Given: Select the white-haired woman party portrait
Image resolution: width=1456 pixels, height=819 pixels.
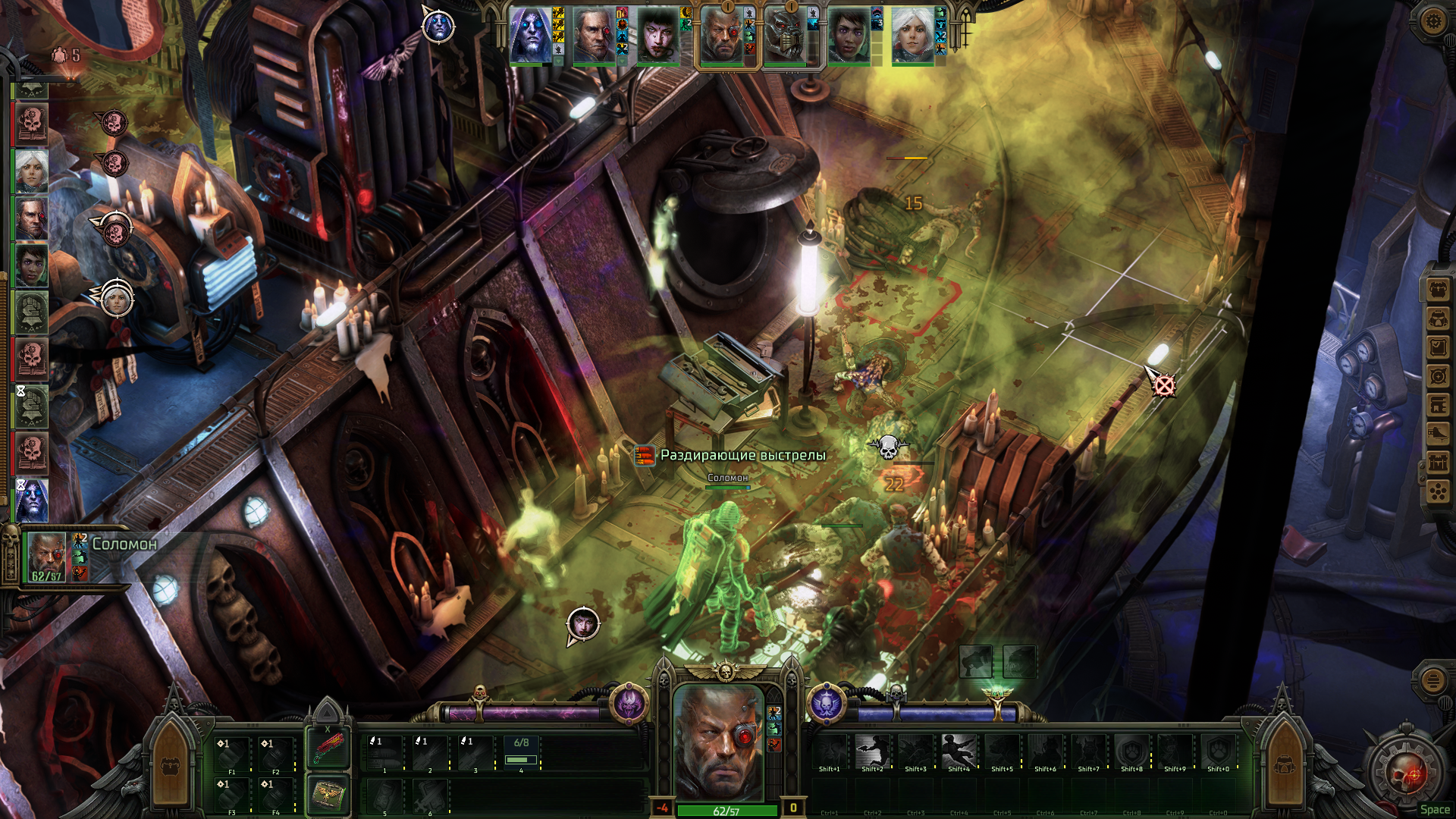Looking at the screenshot, I should [x=912, y=36].
